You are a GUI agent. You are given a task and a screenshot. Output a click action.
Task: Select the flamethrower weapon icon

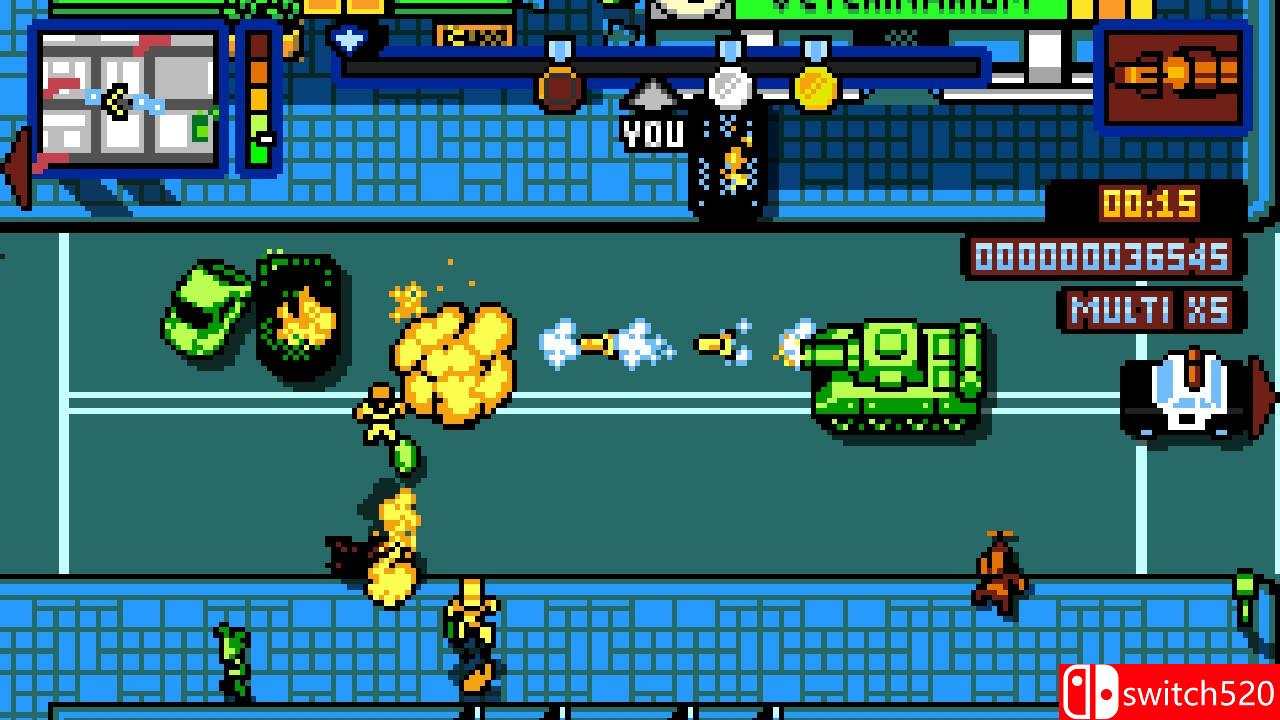(x=1175, y=75)
